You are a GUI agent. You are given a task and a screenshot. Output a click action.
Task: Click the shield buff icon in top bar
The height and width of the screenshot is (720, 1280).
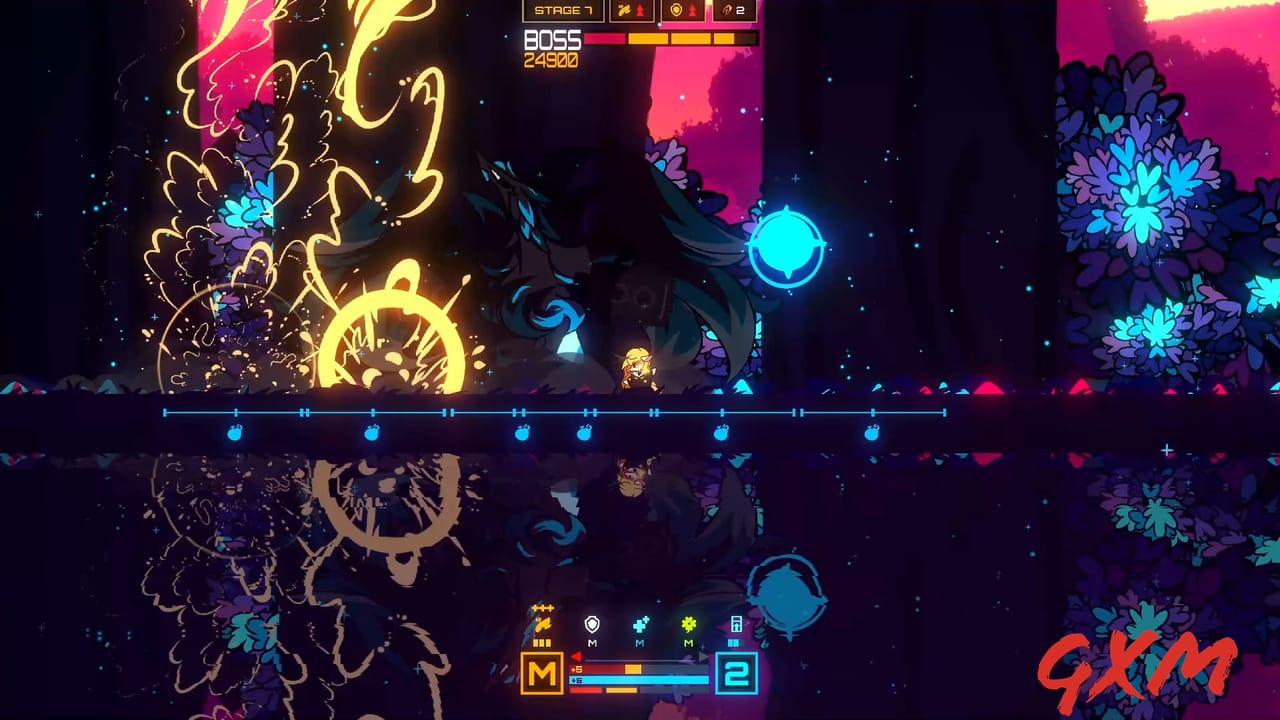676,10
